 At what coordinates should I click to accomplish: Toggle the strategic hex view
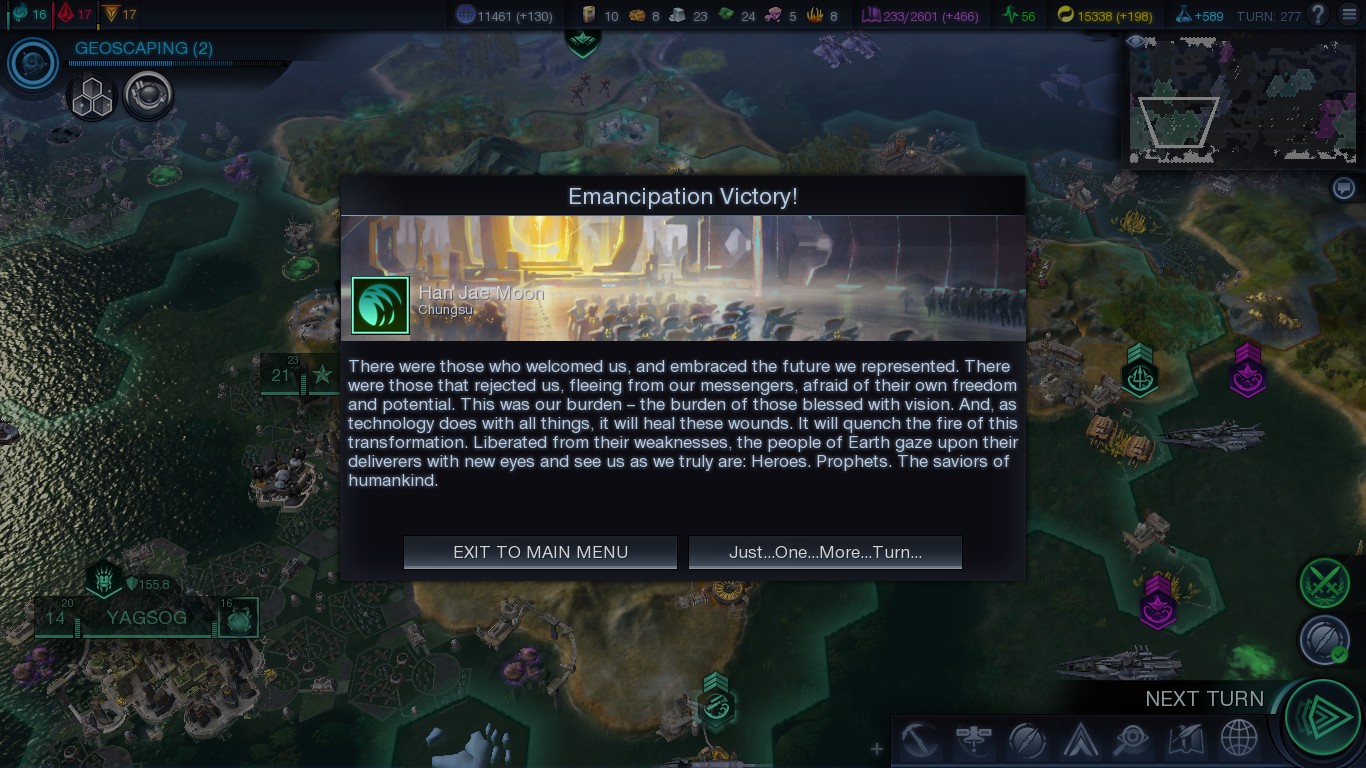coord(92,96)
